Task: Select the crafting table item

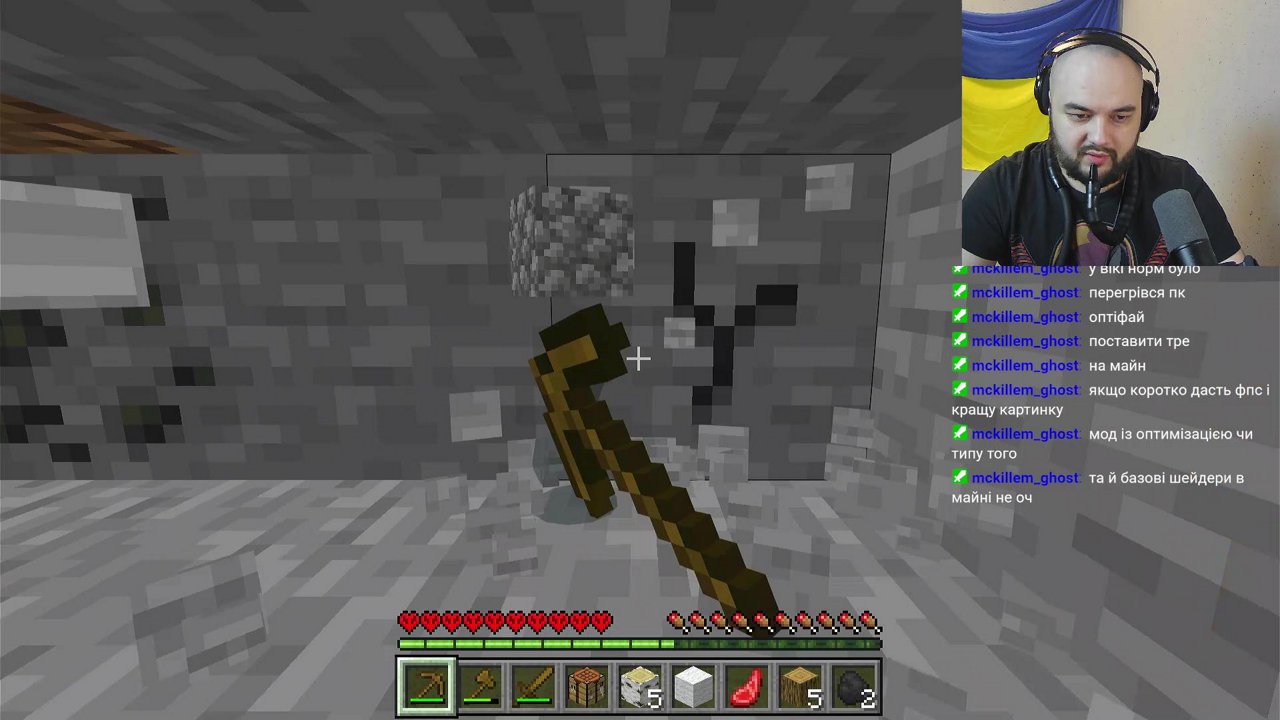Action: (587, 685)
